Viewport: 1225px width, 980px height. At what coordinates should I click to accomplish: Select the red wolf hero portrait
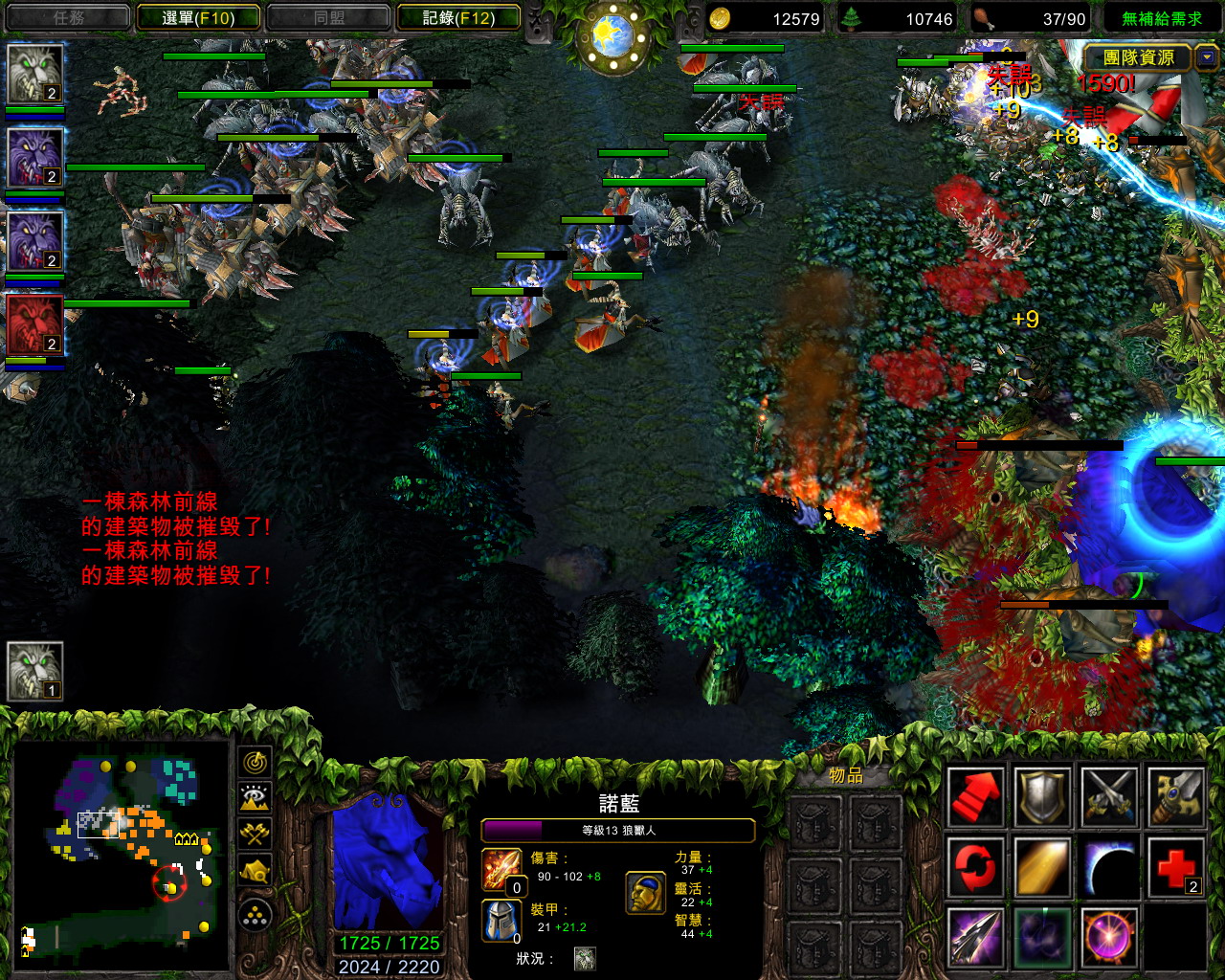coord(35,325)
